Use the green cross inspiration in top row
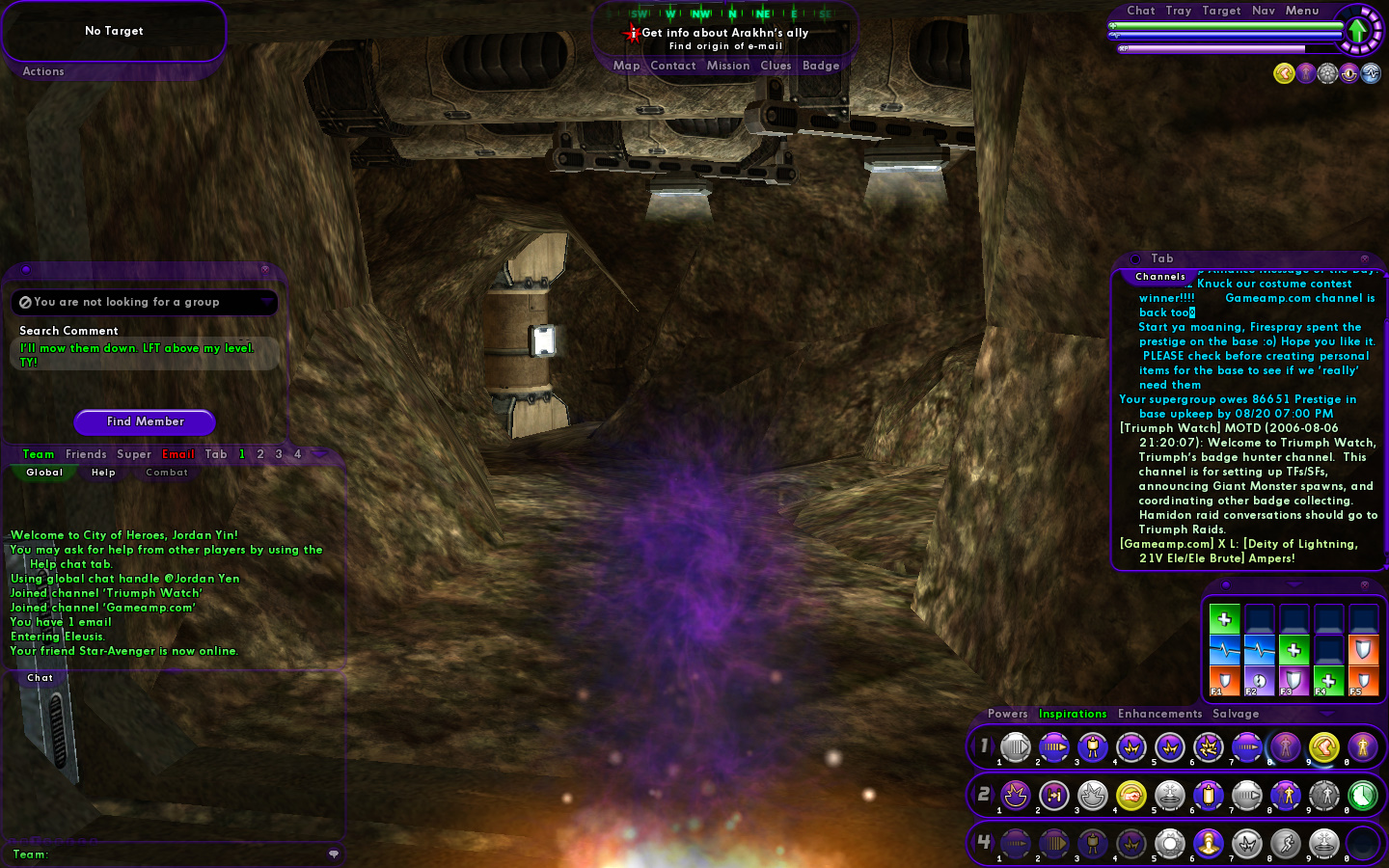The width and height of the screenshot is (1389, 868). (x=1224, y=619)
